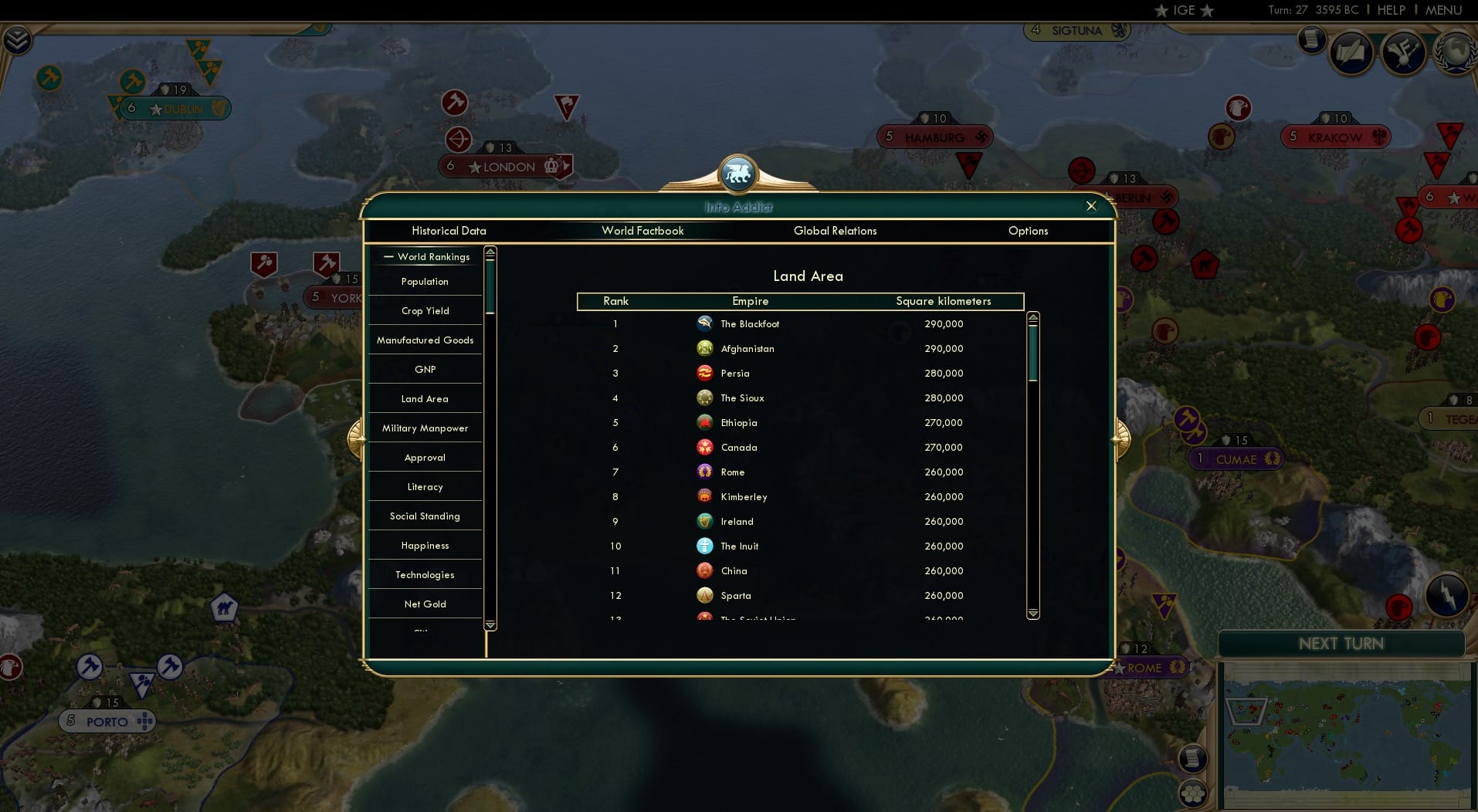
Task: Click the NEXT TURN button
Action: tap(1341, 643)
